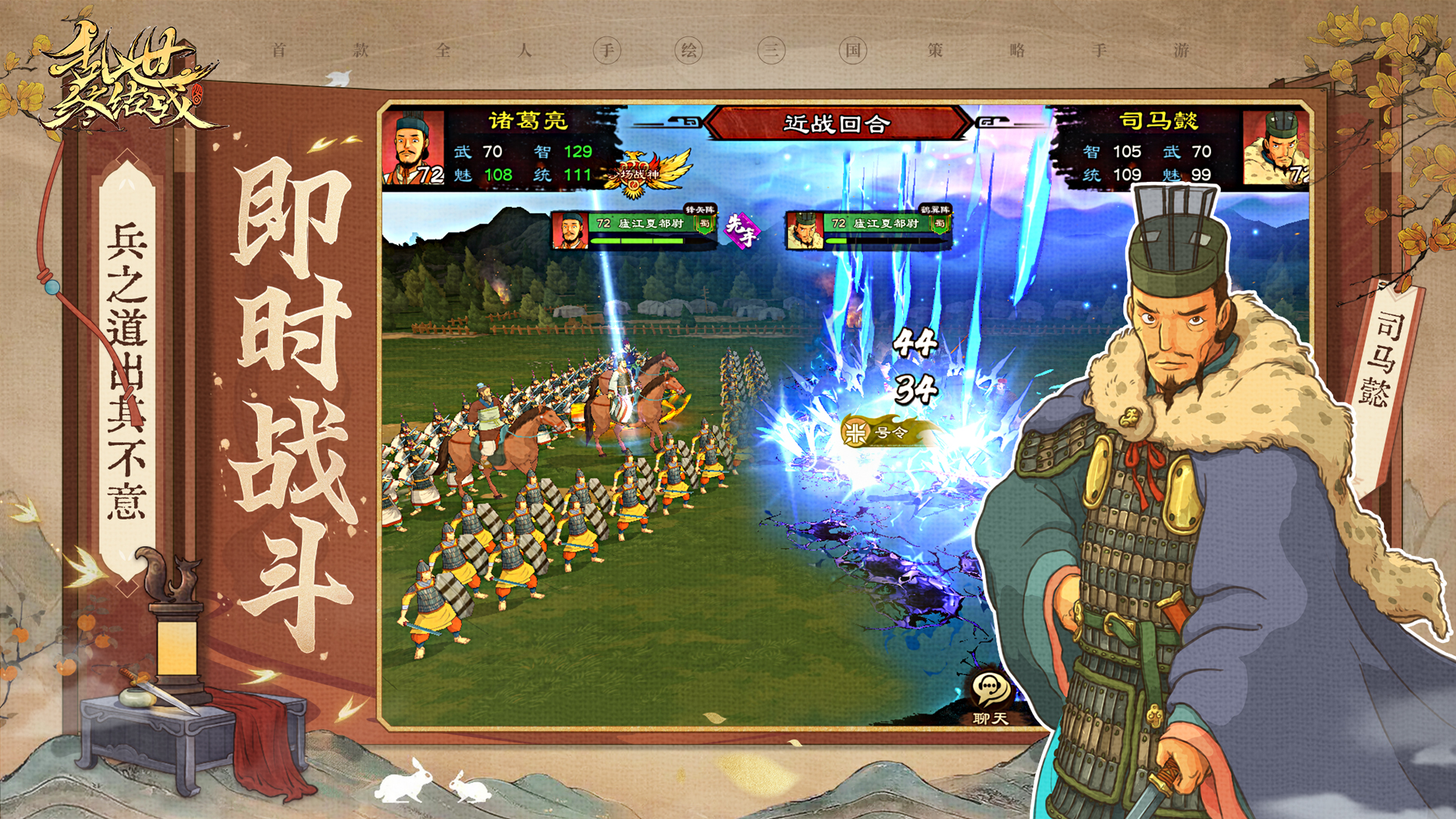Click the 近战回合 round banner

click(837, 123)
